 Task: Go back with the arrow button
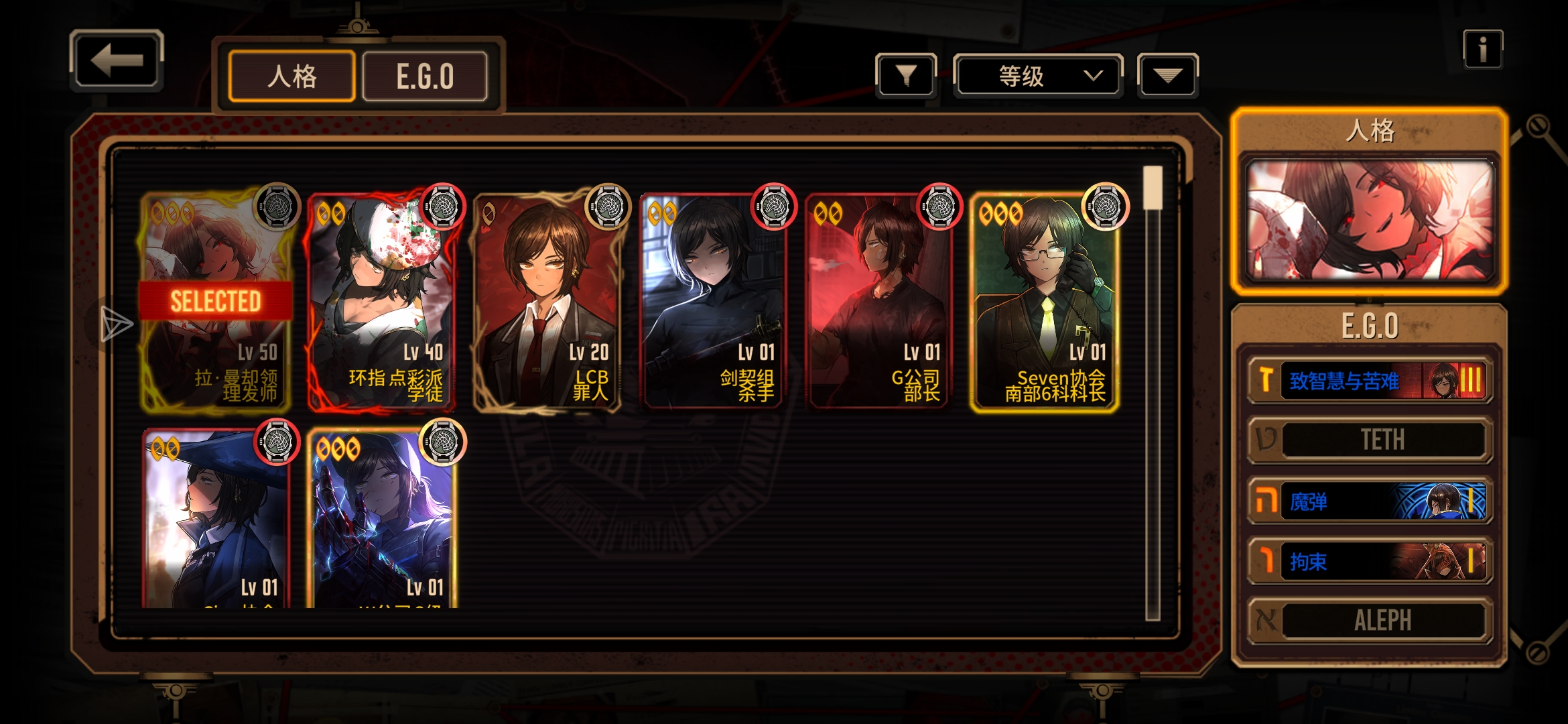click(x=117, y=60)
